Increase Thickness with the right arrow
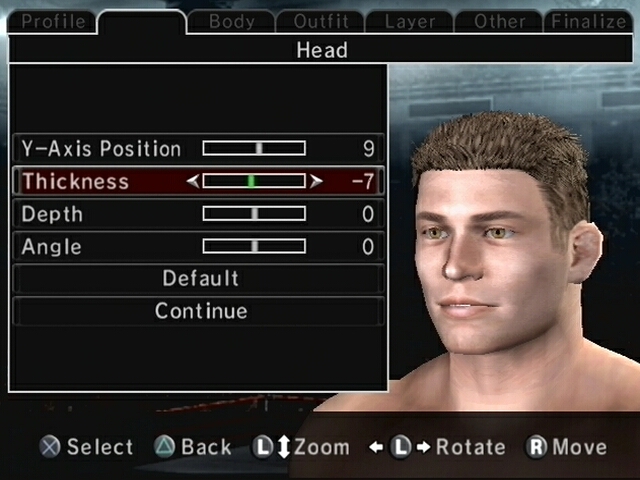640x480 pixels. (316, 181)
